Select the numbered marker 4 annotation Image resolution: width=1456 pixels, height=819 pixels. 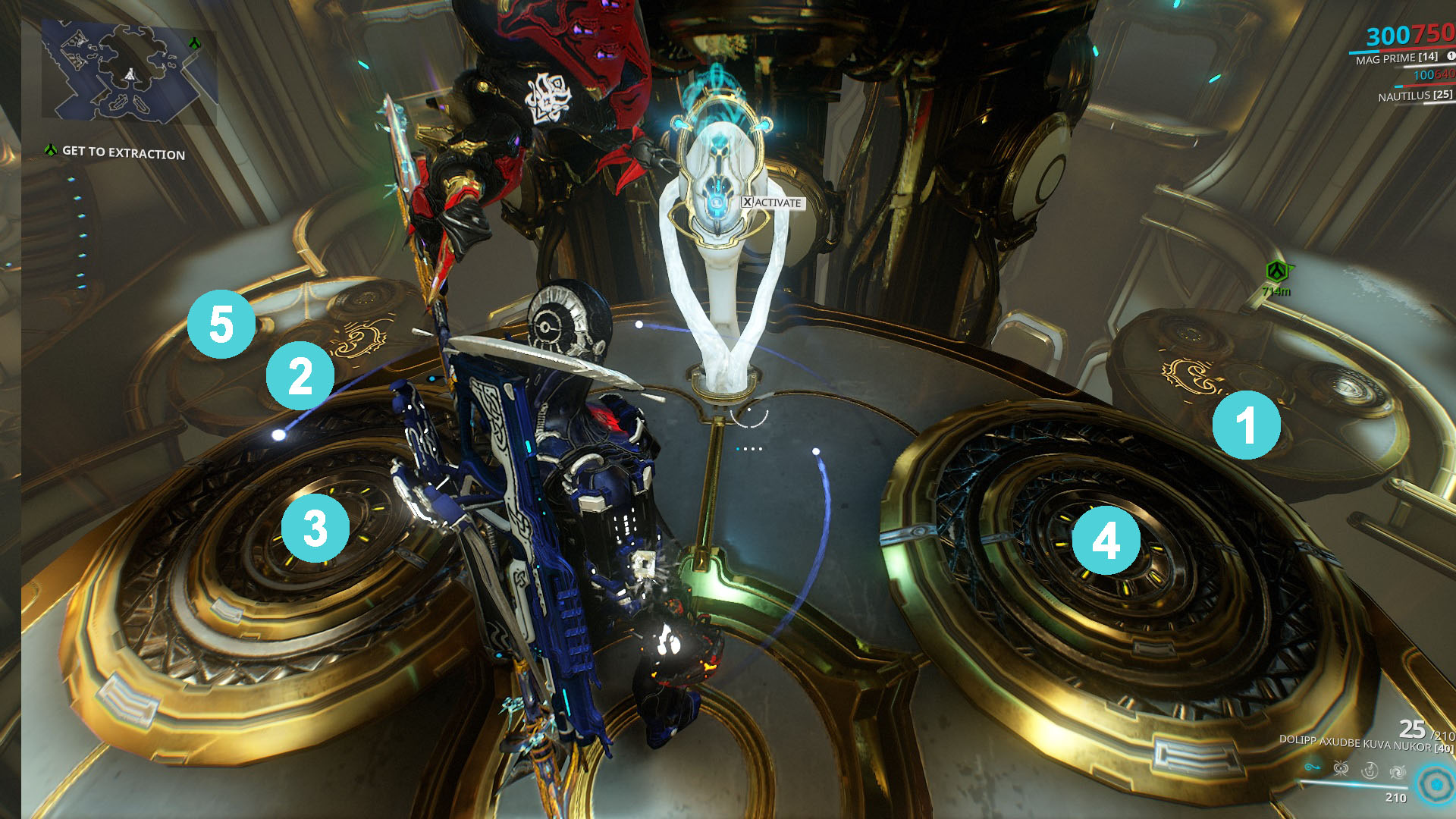(1106, 541)
